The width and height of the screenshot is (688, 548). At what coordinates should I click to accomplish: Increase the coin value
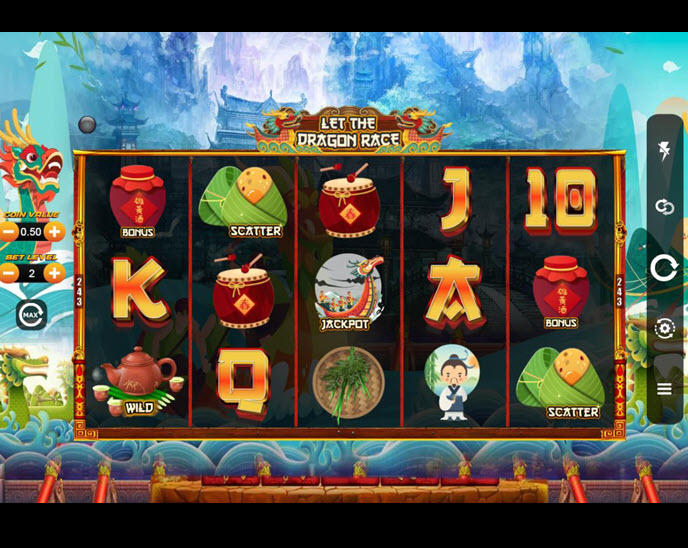[54, 231]
